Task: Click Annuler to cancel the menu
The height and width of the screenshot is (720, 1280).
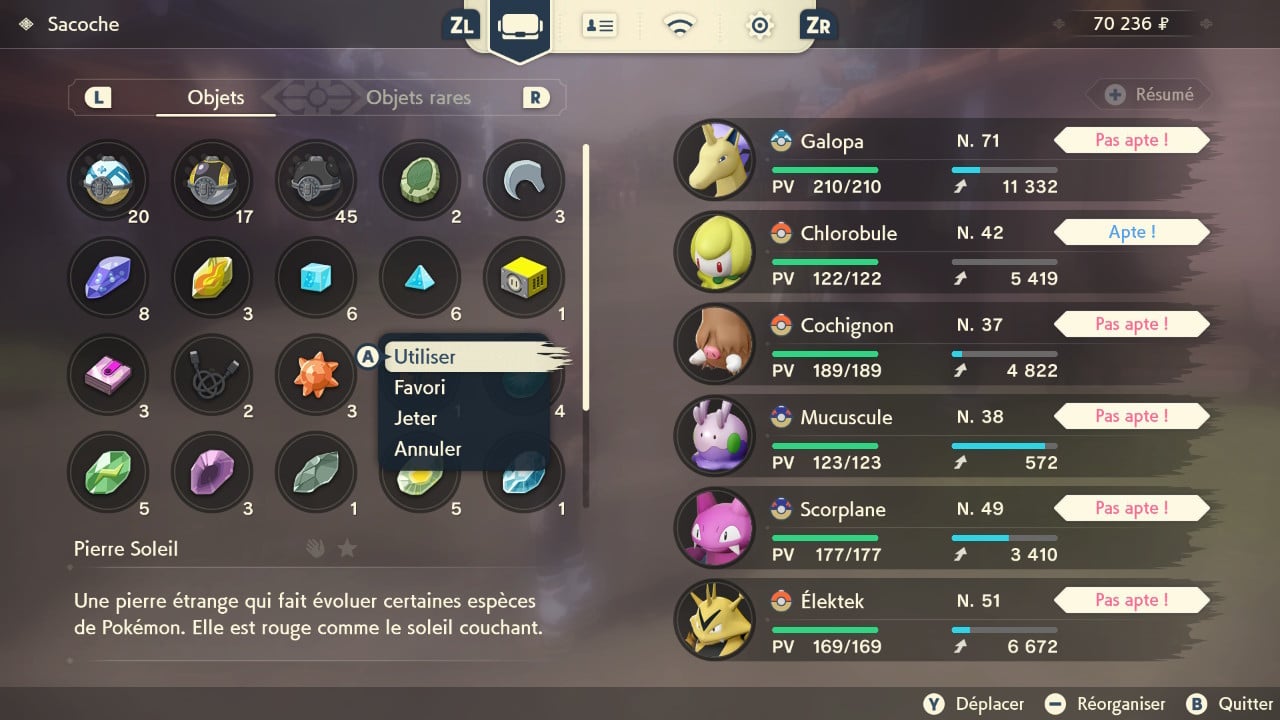Action: tap(428, 449)
